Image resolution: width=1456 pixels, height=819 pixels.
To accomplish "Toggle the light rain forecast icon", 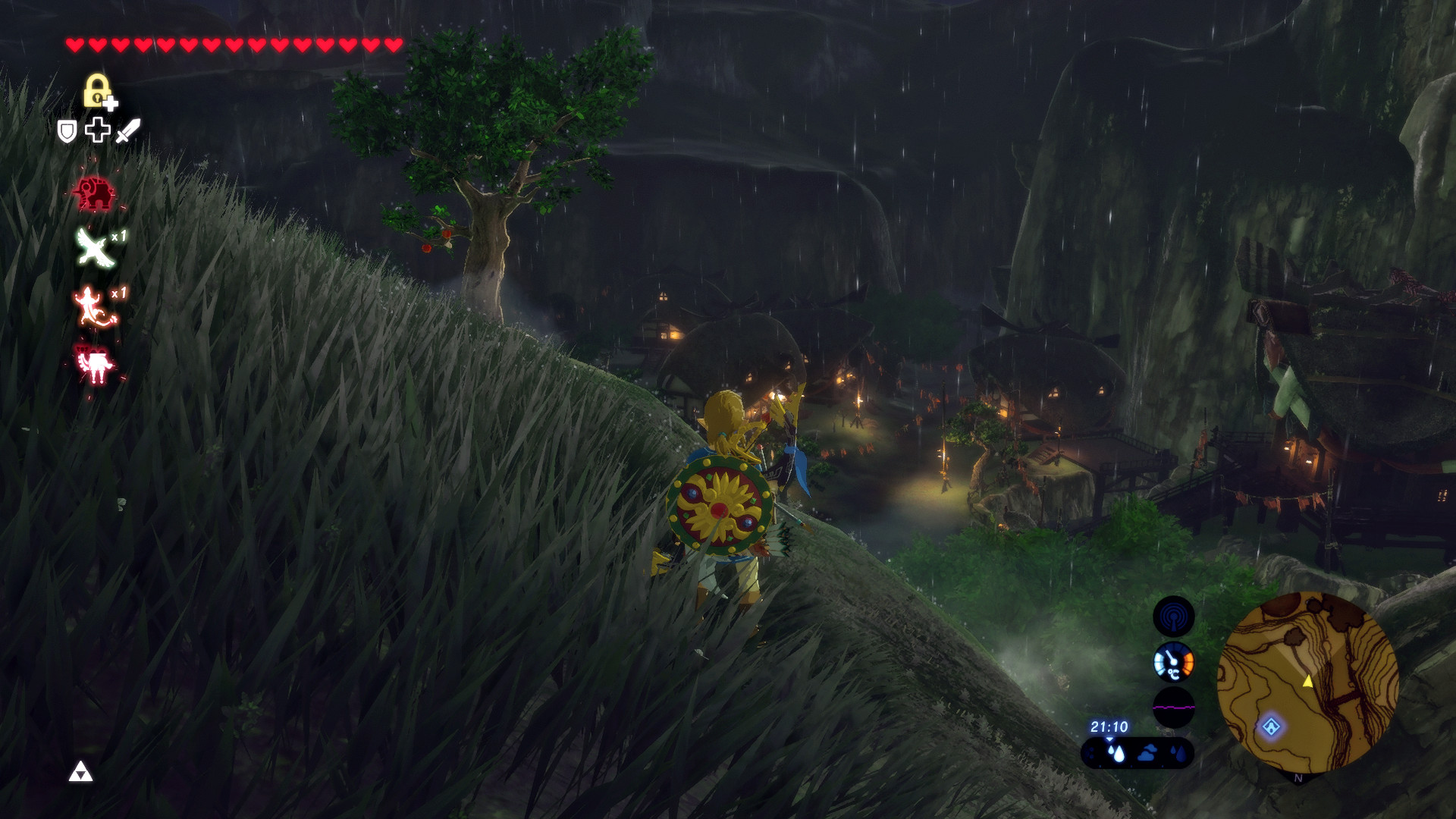I will 1179,754.
